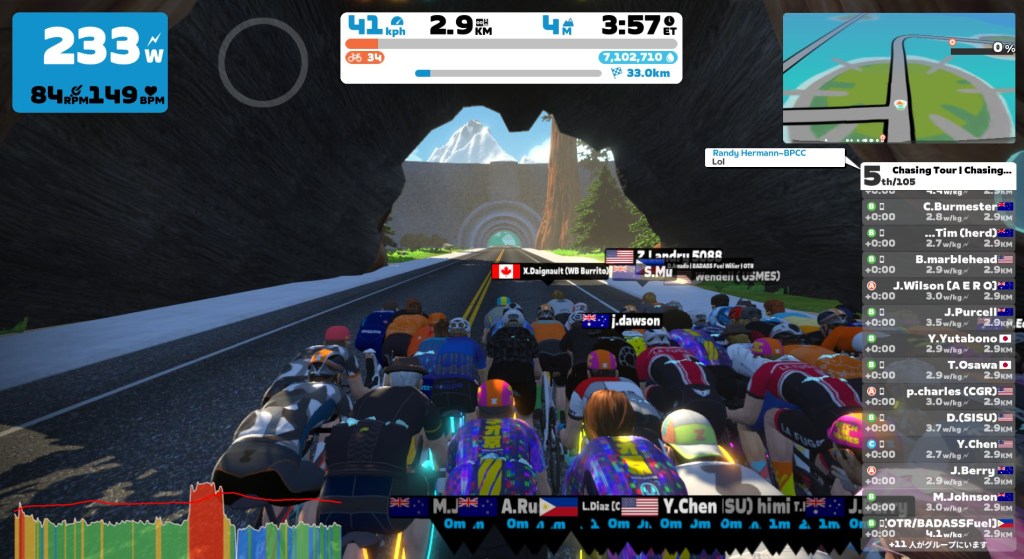
Task: Choose B.marblehead from nearby riders list
Action: [938, 264]
